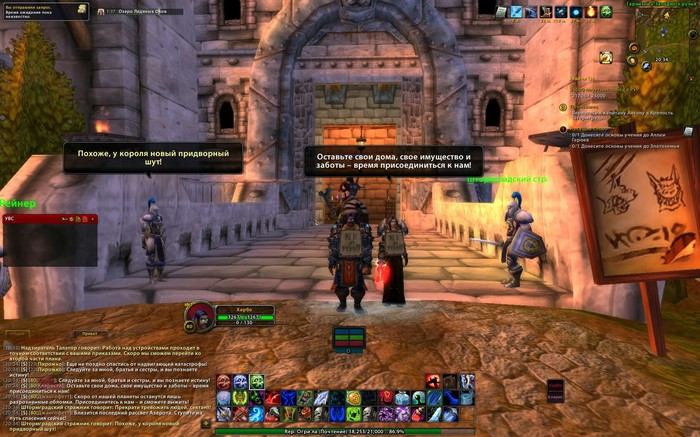
Task: Open the minimap in the top-right corner
Action: tap(662, 38)
